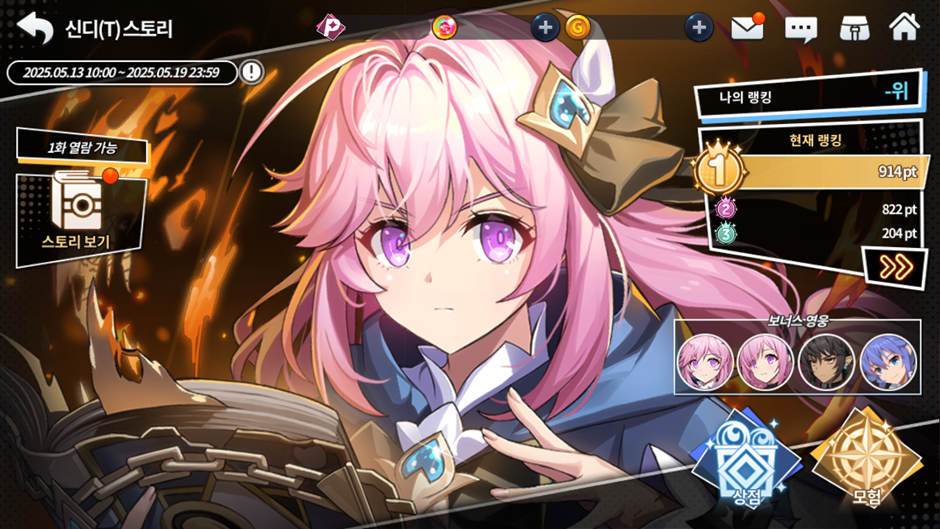Add gold with its plus button
The height and width of the screenshot is (529, 940).
click(x=699, y=27)
